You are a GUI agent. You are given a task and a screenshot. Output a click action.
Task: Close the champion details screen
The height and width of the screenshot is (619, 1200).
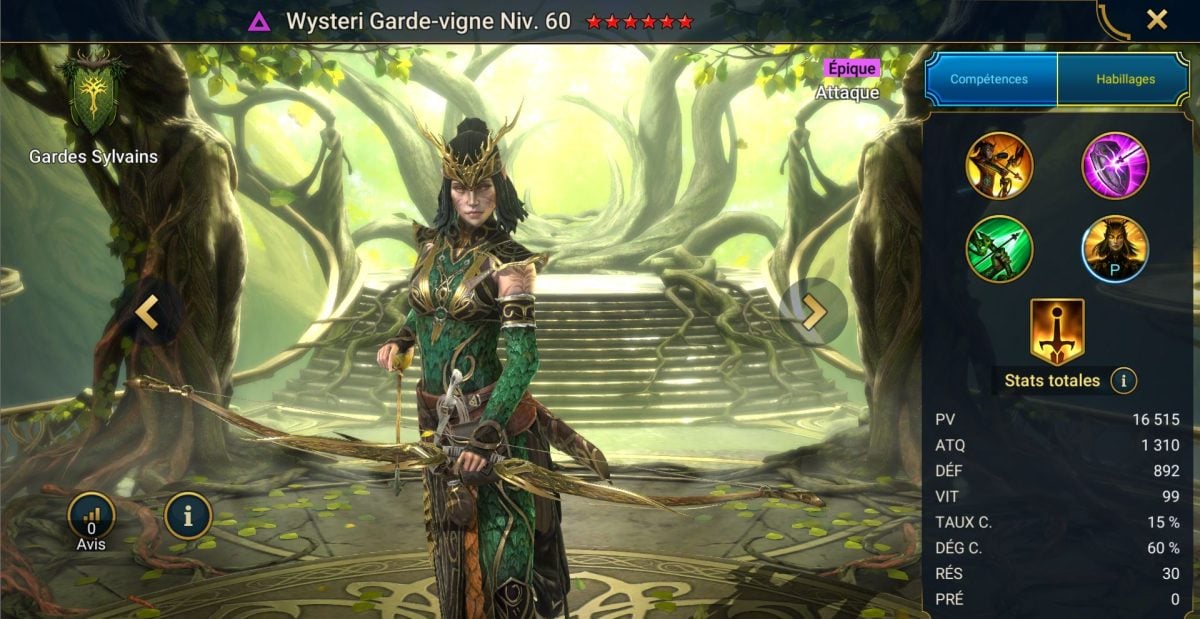click(1156, 19)
